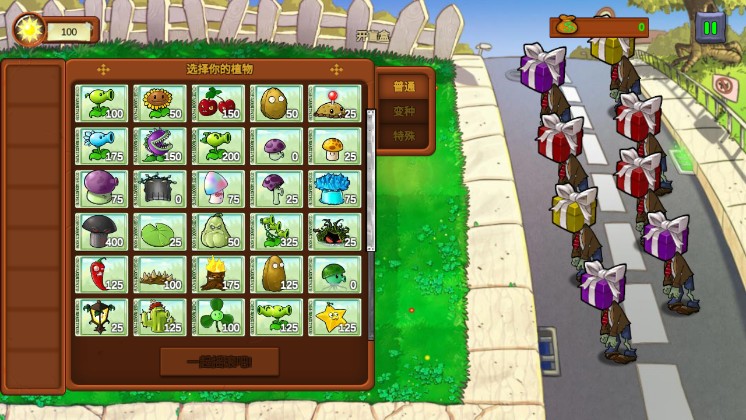Pick the Sunflower seed card
This screenshot has width=746, height=420.
click(160, 103)
